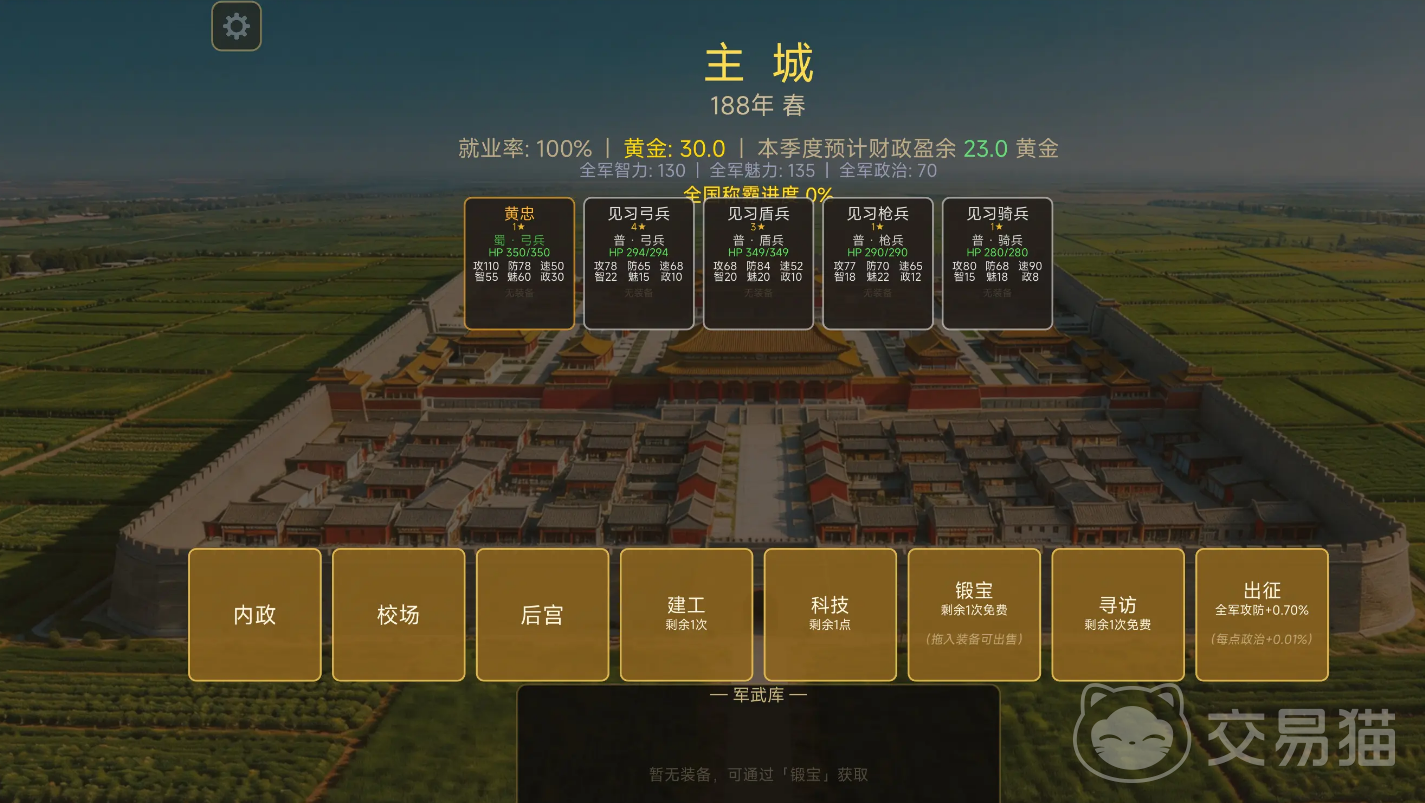Start a free 寻访 search

[x=1117, y=614]
